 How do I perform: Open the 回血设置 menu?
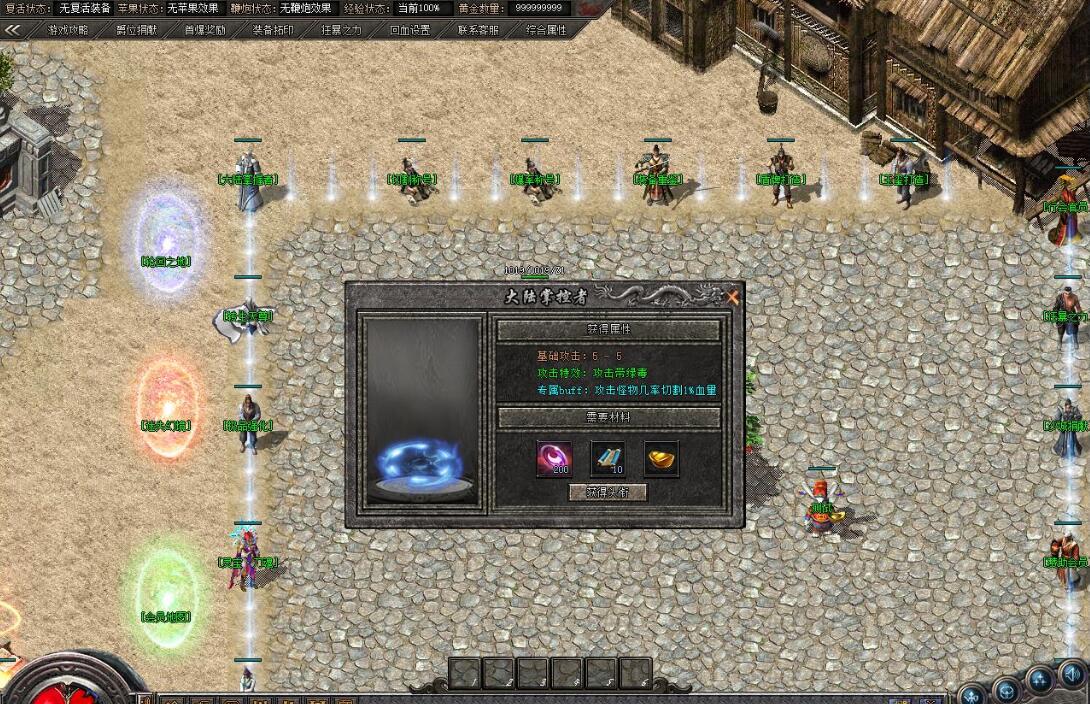coord(409,30)
